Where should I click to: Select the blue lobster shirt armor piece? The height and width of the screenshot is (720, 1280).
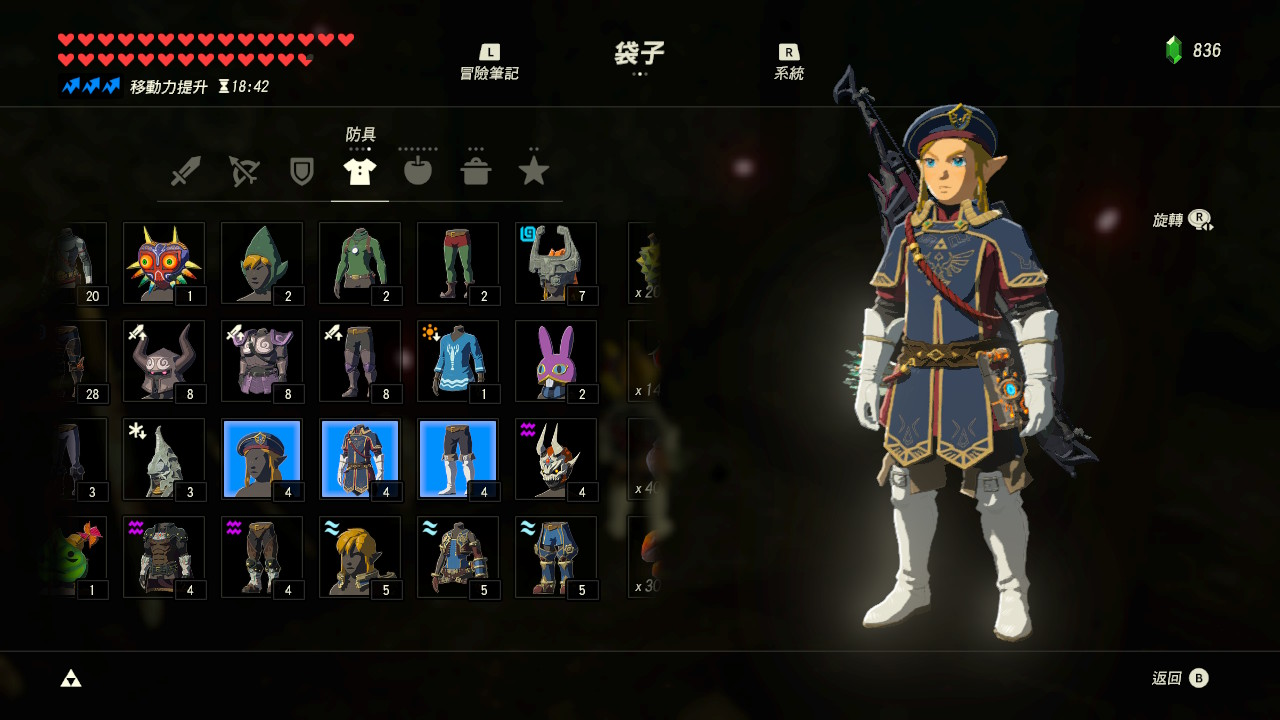pyautogui.click(x=458, y=359)
